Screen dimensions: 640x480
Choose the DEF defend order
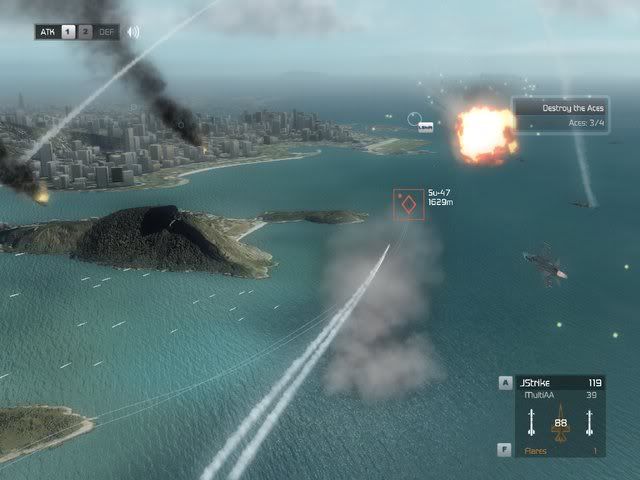click(x=107, y=31)
